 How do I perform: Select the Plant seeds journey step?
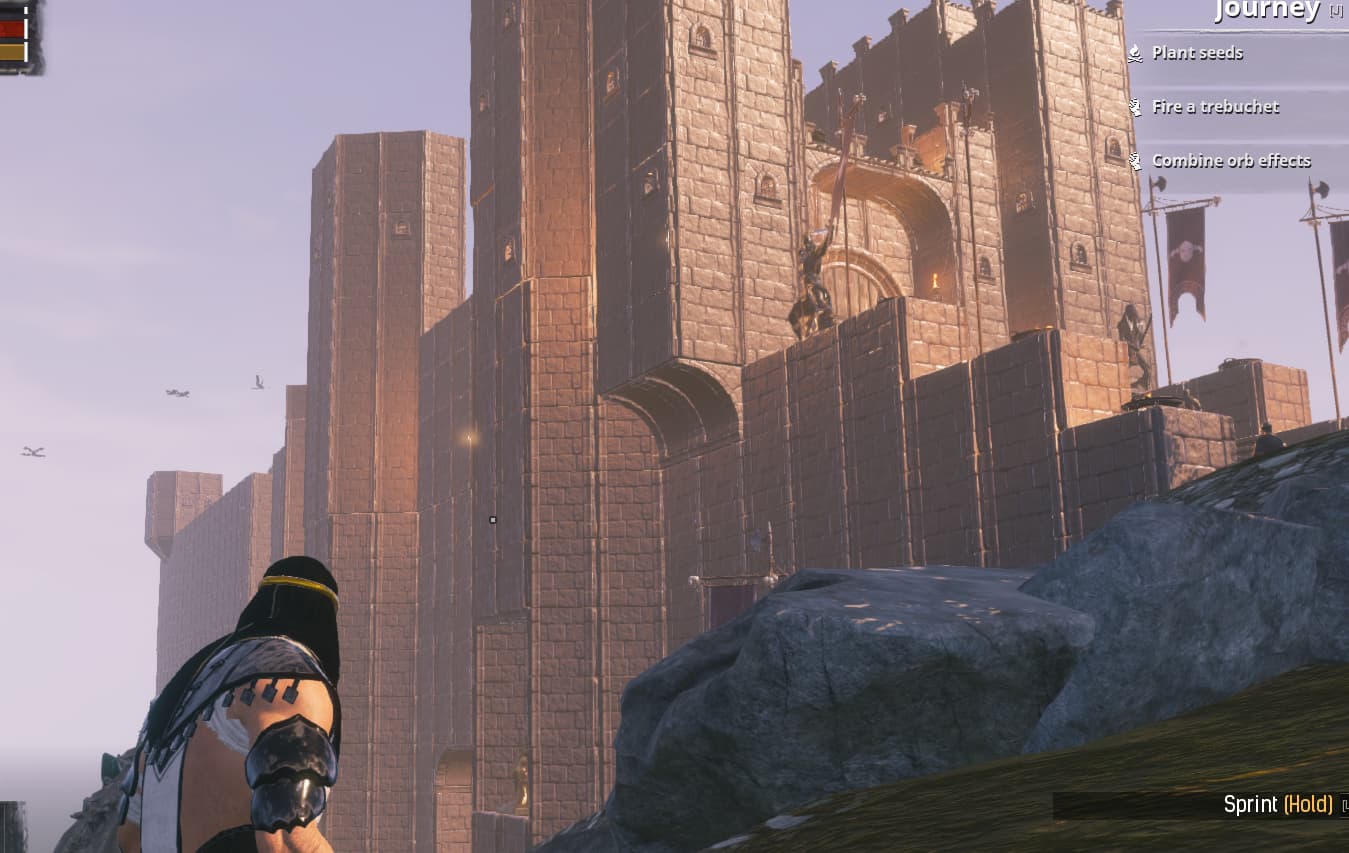coord(1197,53)
